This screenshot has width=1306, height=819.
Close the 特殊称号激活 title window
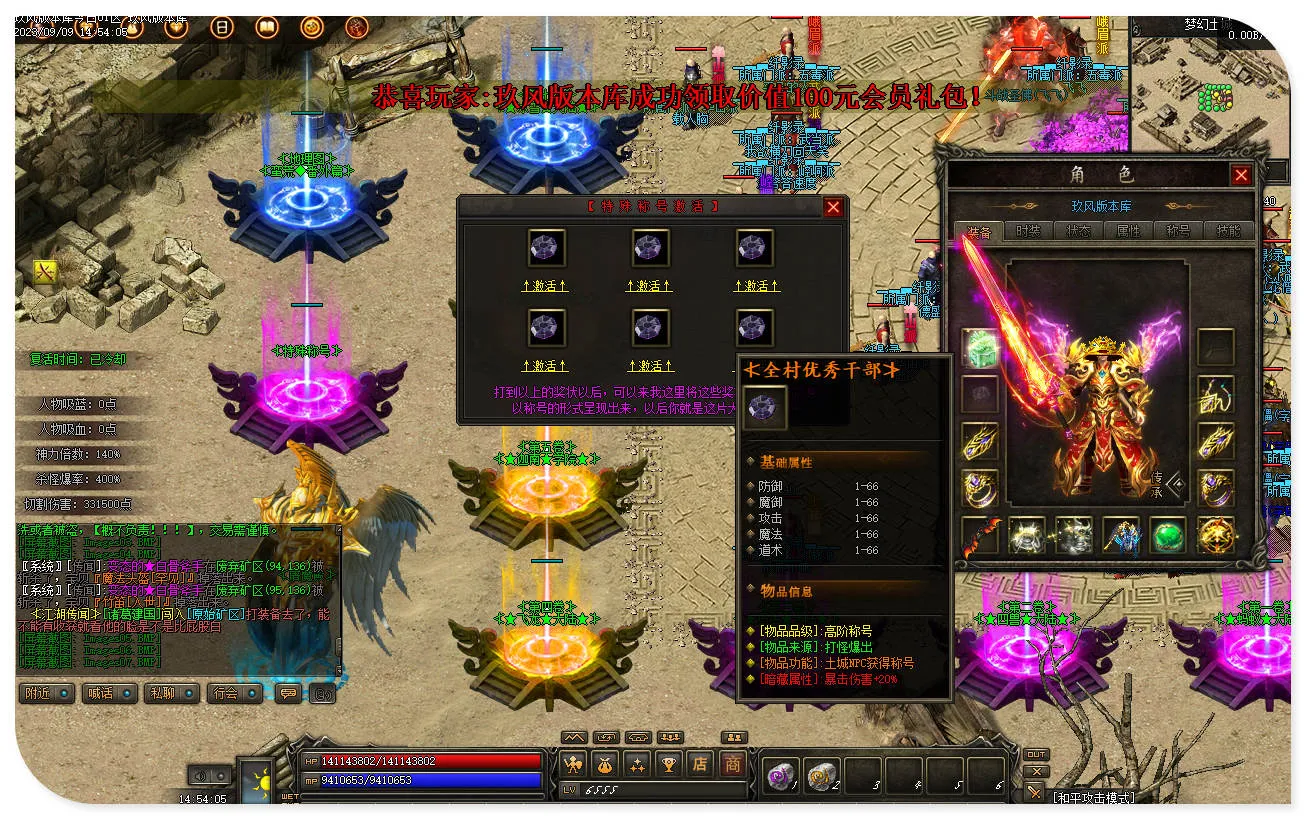coord(833,207)
